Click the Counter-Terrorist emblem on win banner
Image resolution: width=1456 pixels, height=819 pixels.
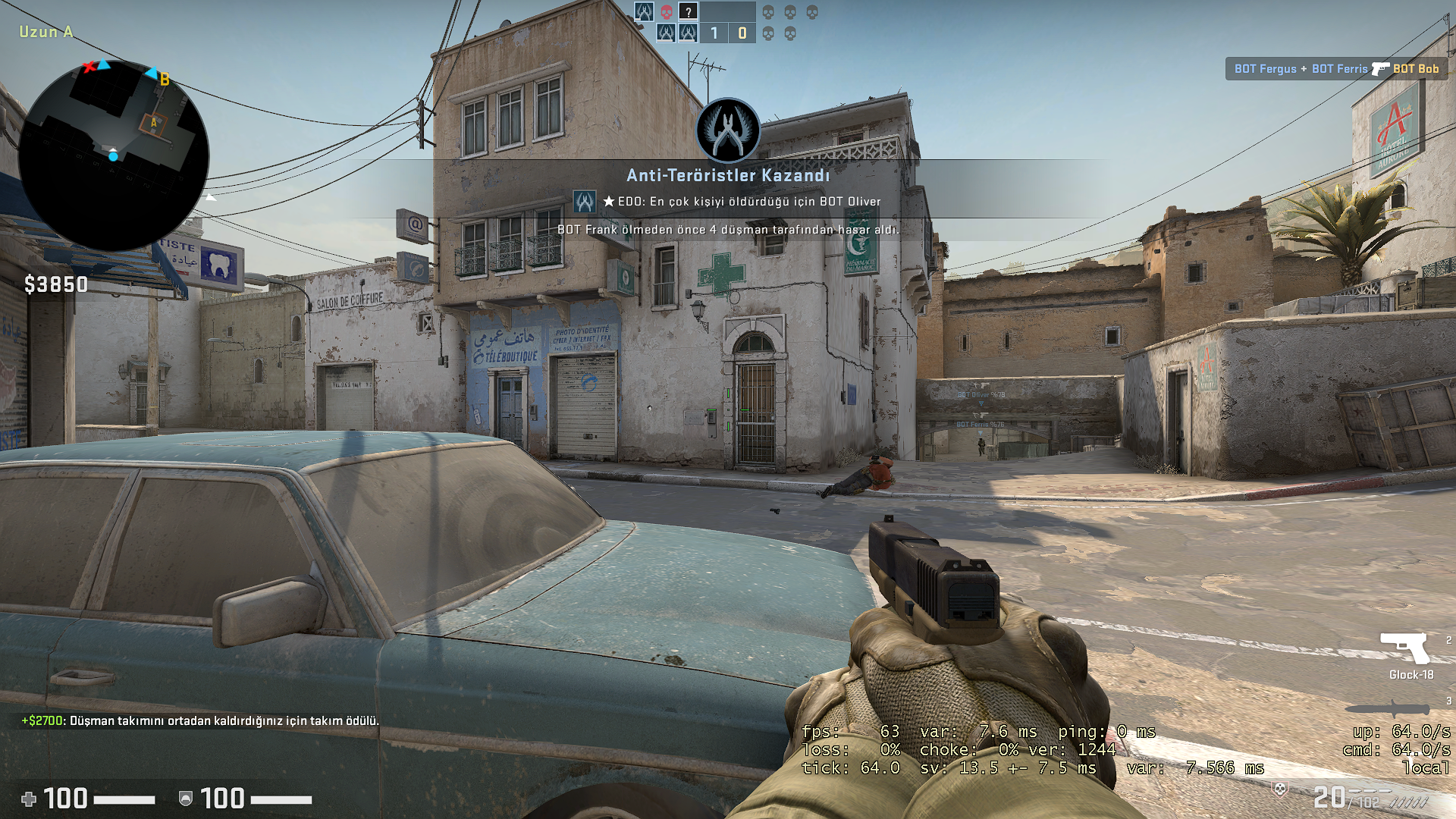click(x=728, y=130)
